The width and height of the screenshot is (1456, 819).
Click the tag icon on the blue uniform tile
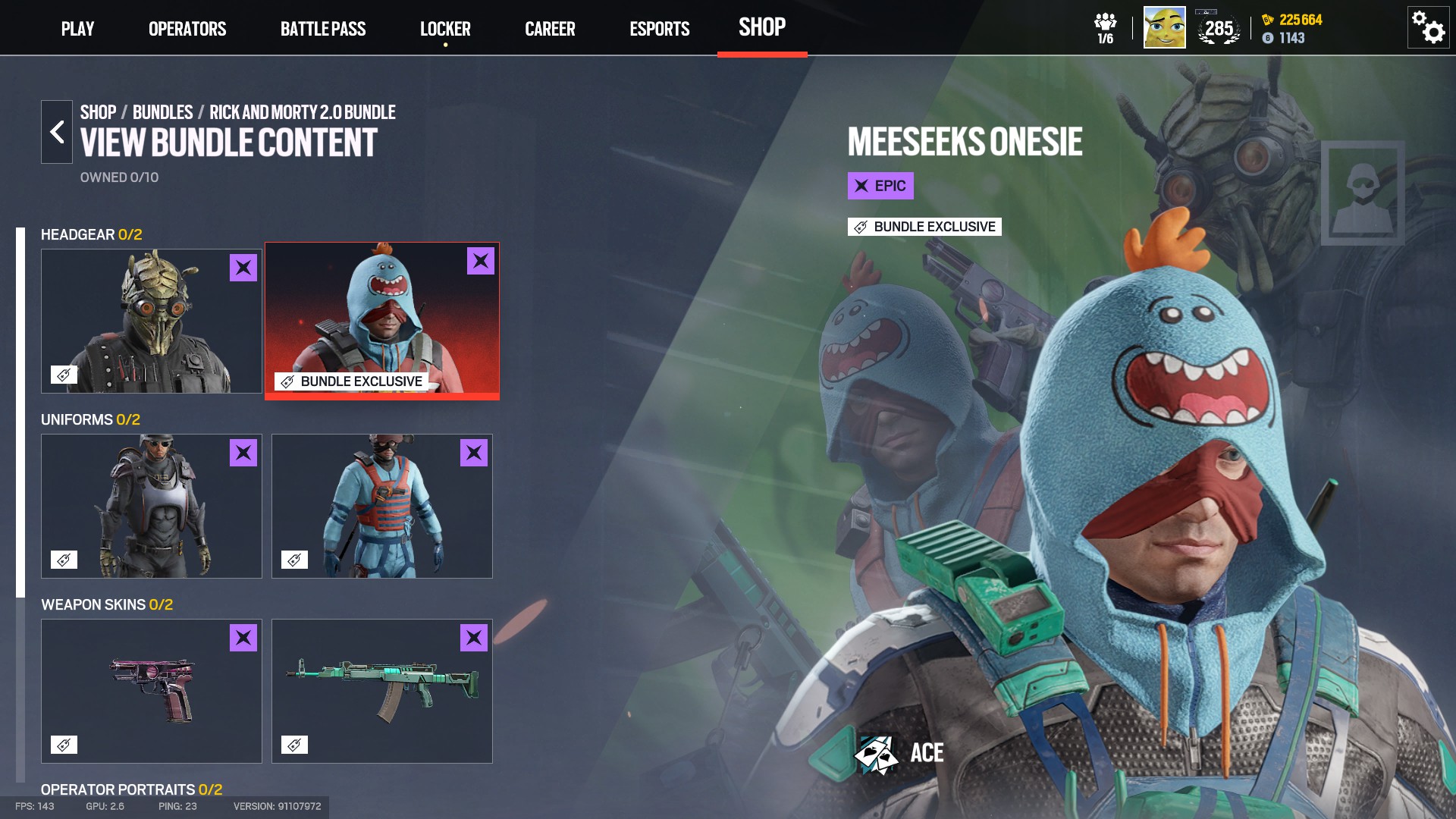pos(293,559)
